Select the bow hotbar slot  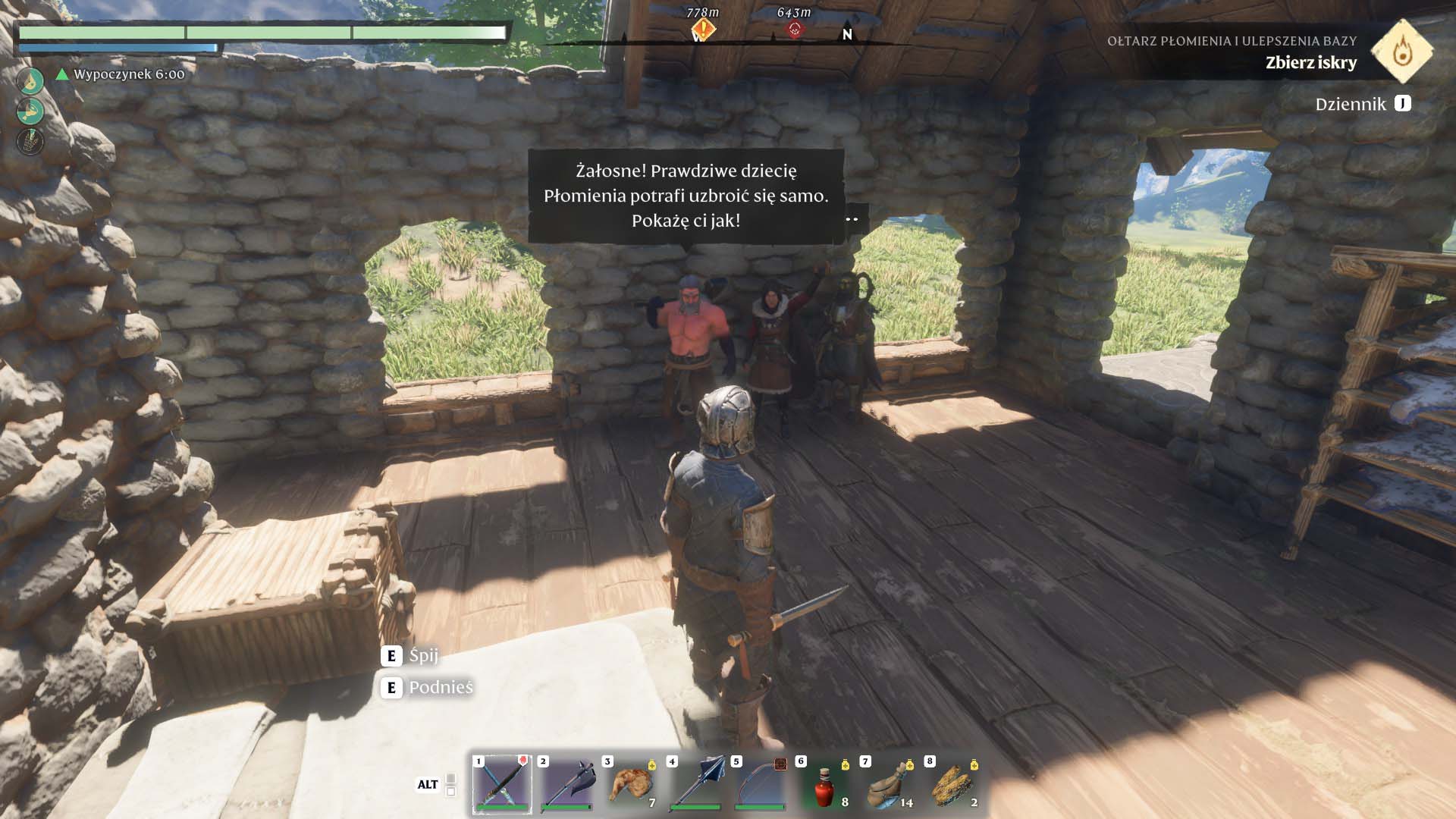pyautogui.click(x=760, y=785)
